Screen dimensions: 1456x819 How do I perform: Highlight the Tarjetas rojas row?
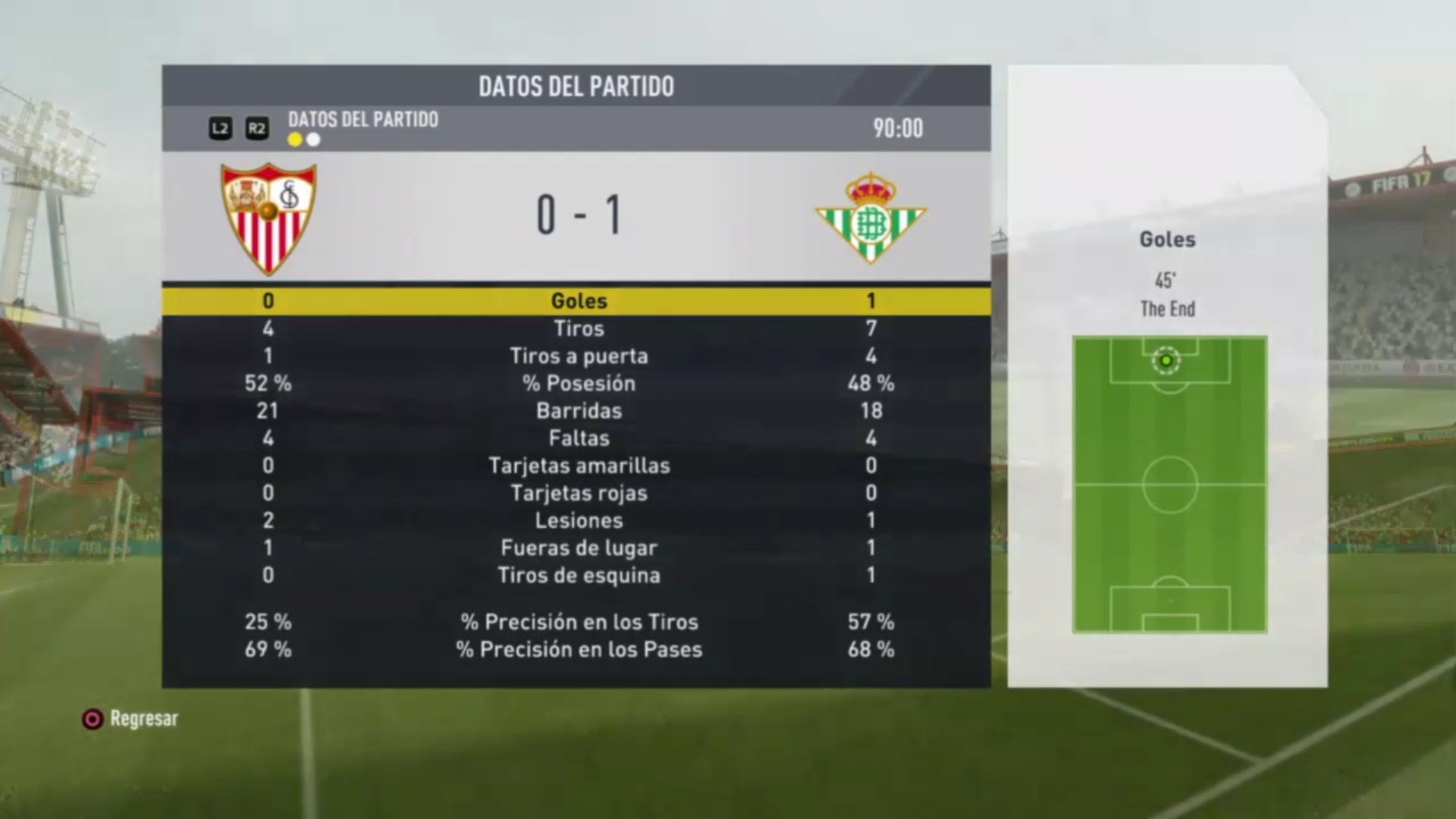(578, 493)
